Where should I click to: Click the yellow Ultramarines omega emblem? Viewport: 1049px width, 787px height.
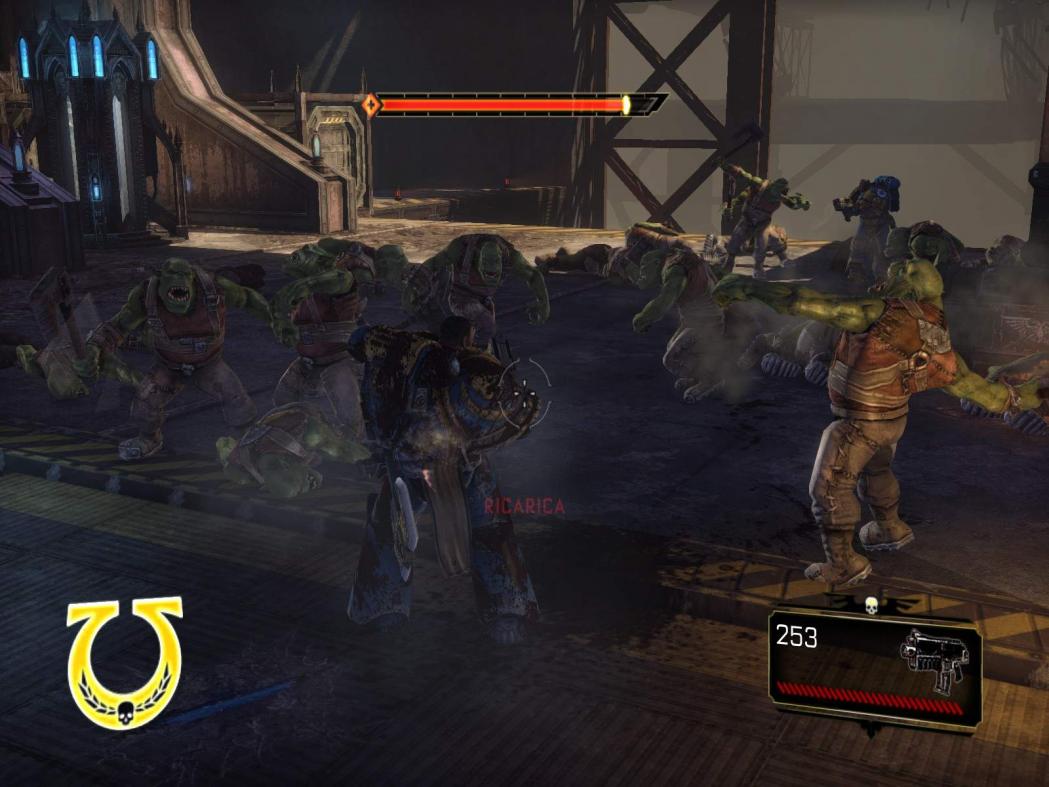(125, 662)
